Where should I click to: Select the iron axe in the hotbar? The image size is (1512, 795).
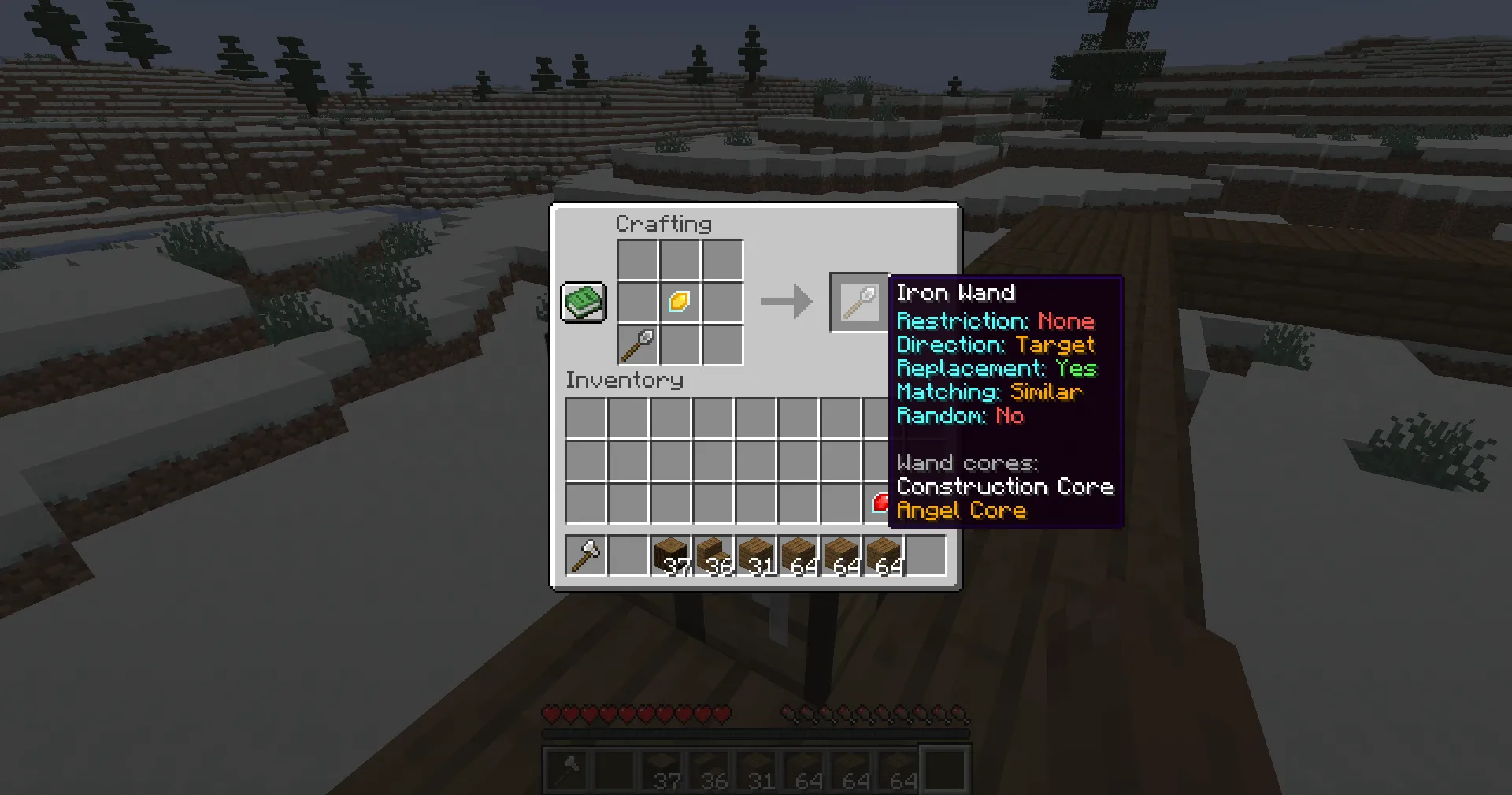click(585, 555)
